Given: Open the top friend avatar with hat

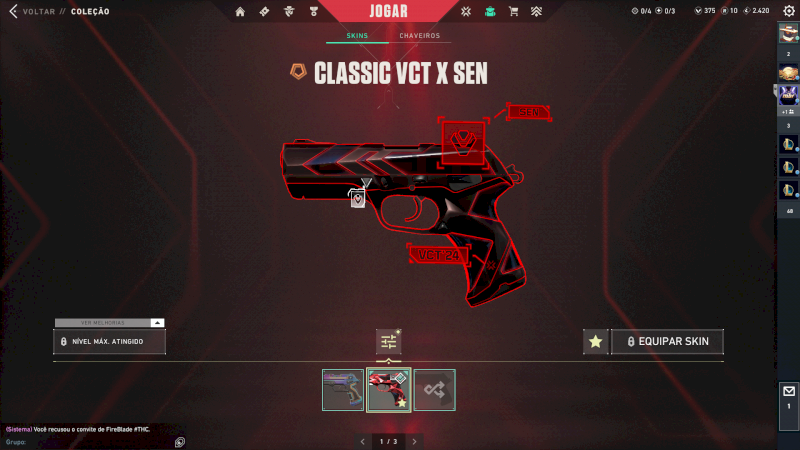Looking at the screenshot, I should (x=788, y=32).
